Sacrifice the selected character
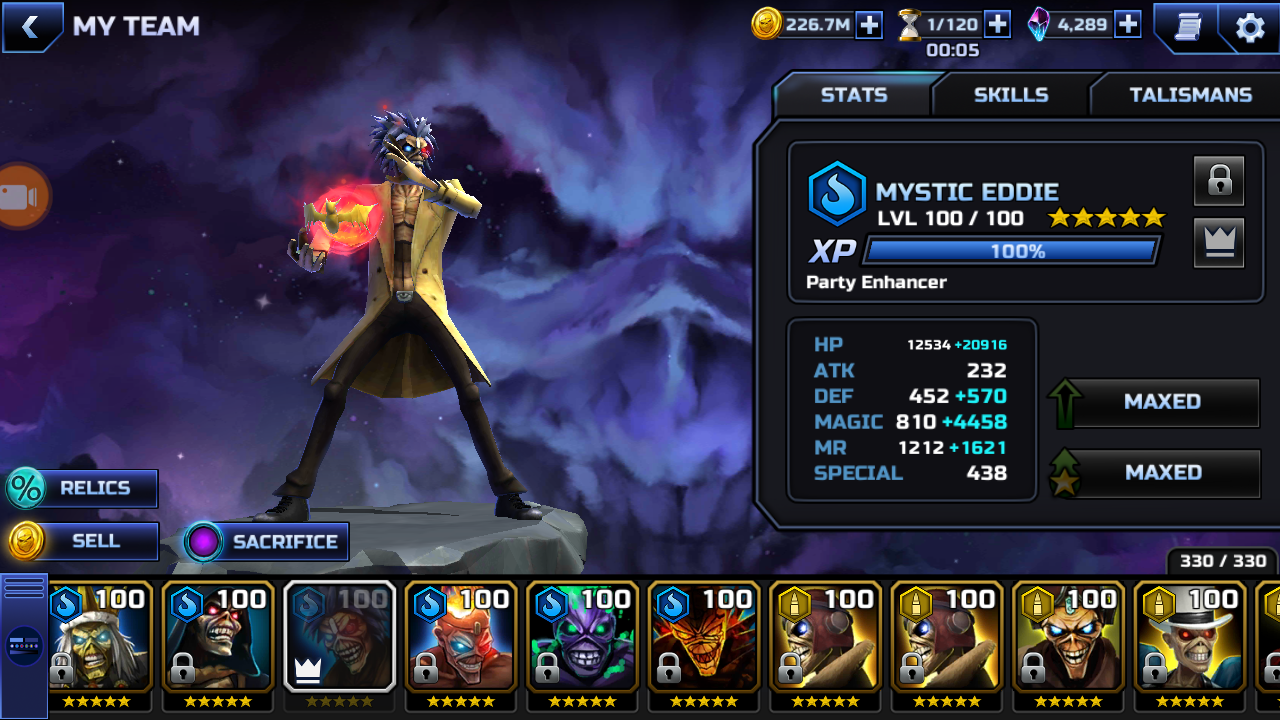Image resolution: width=1280 pixels, height=720 pixels. pos(266,542)
